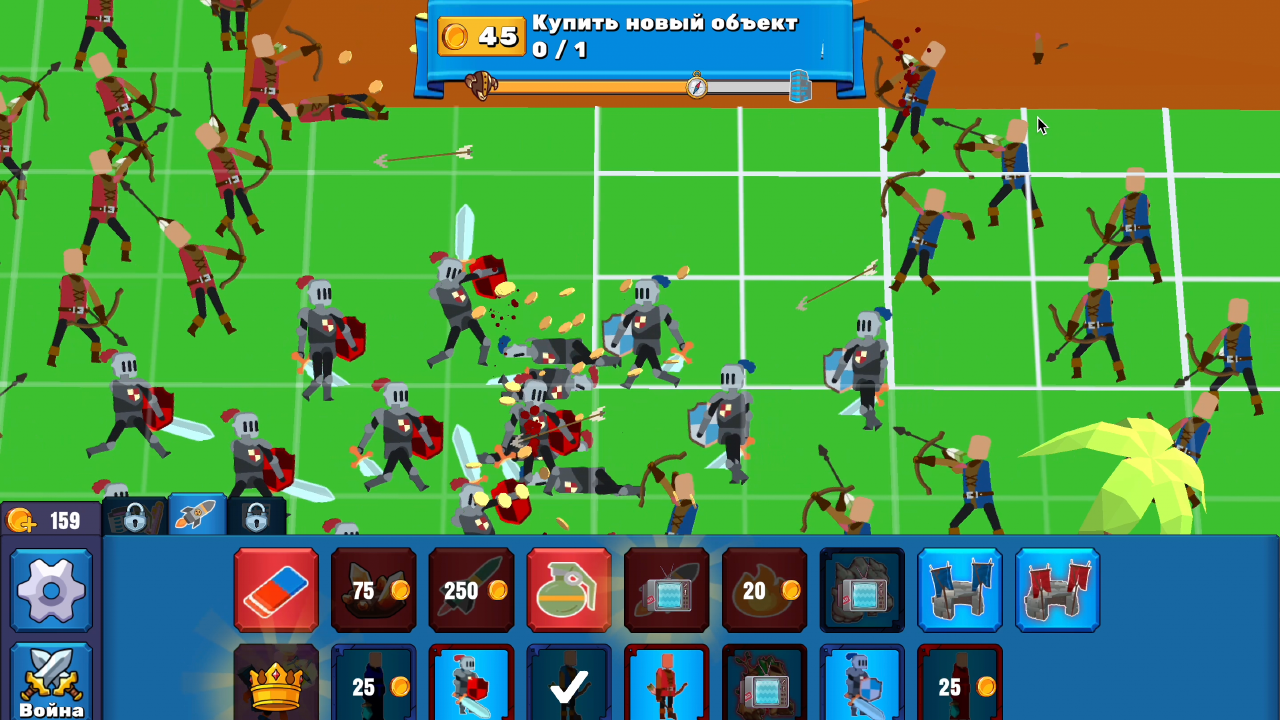This screenshot has height=720, width=1280.
Task: Choose the grenade weapon icon
Action: click(x=568, y=590)
